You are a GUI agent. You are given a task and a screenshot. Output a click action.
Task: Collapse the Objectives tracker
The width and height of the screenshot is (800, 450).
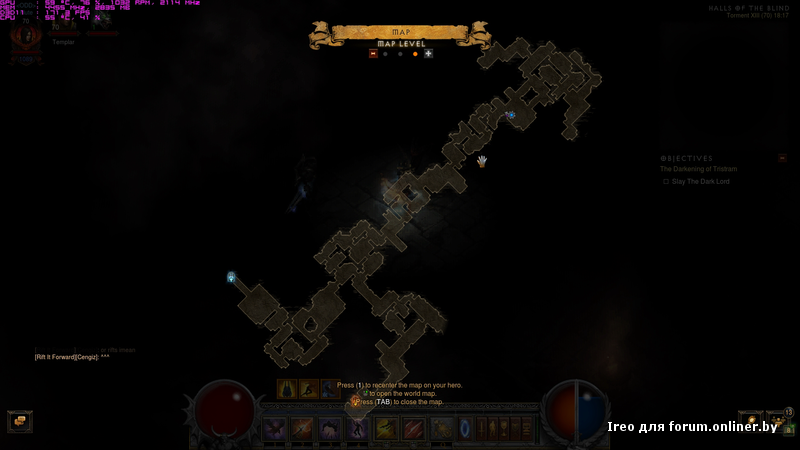coord(782,158)
